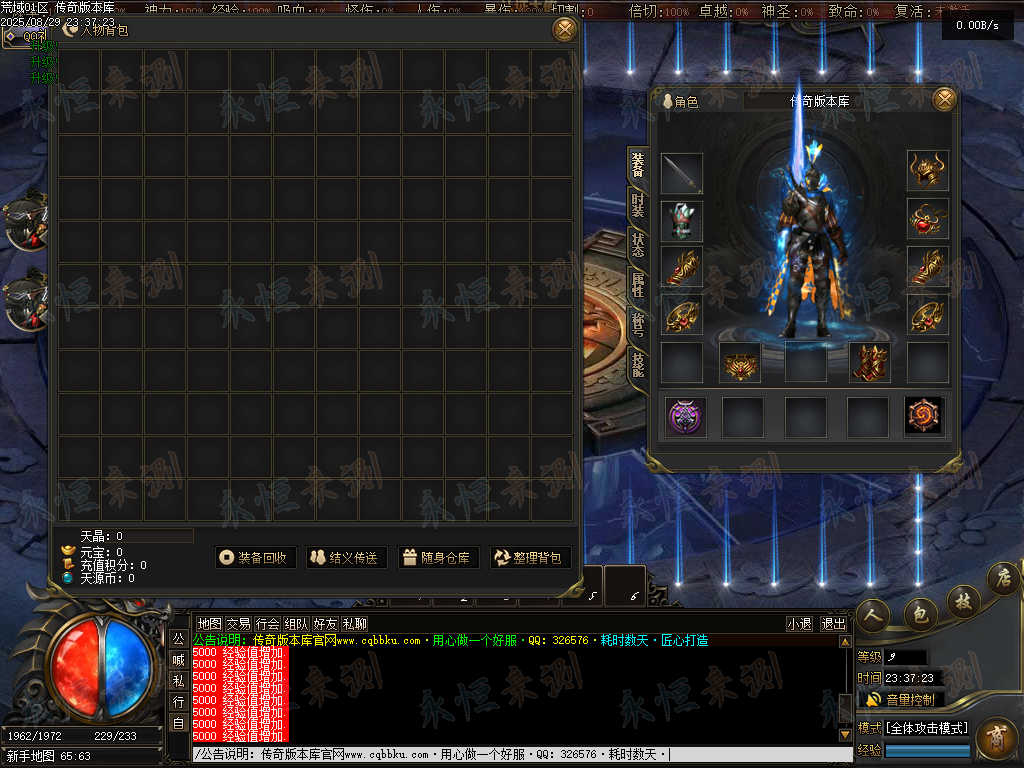Sort the bag with 整理背包

pyautogui.click(x=528, y=558)
